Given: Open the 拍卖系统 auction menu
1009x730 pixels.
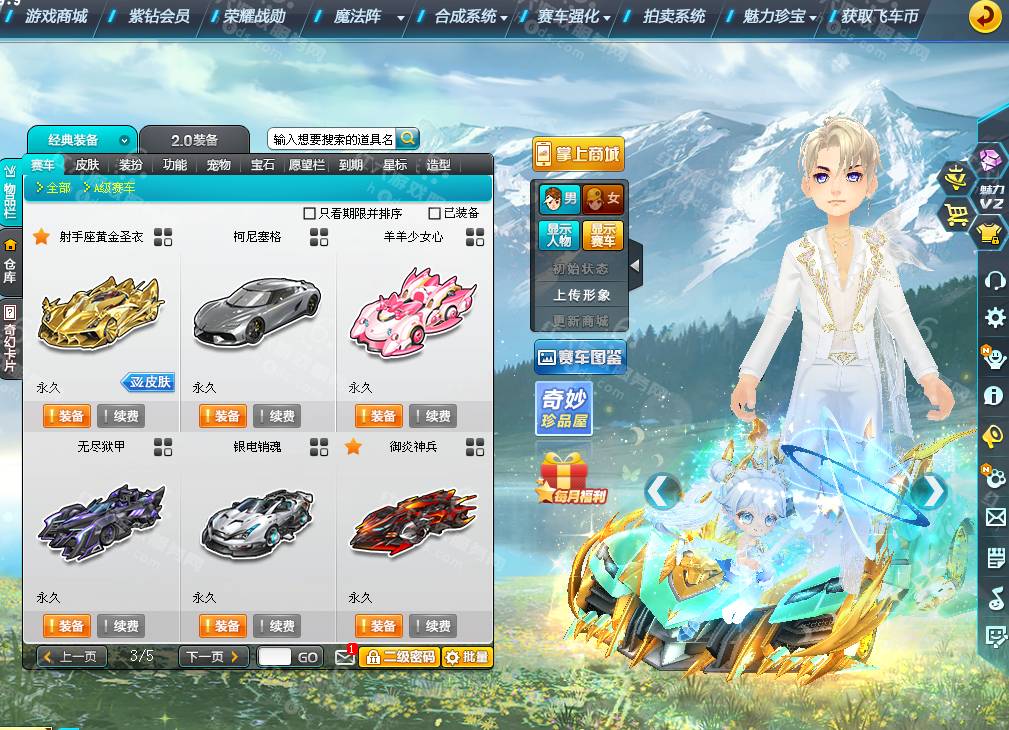Looking at the screenshot, I should (674, 16).
